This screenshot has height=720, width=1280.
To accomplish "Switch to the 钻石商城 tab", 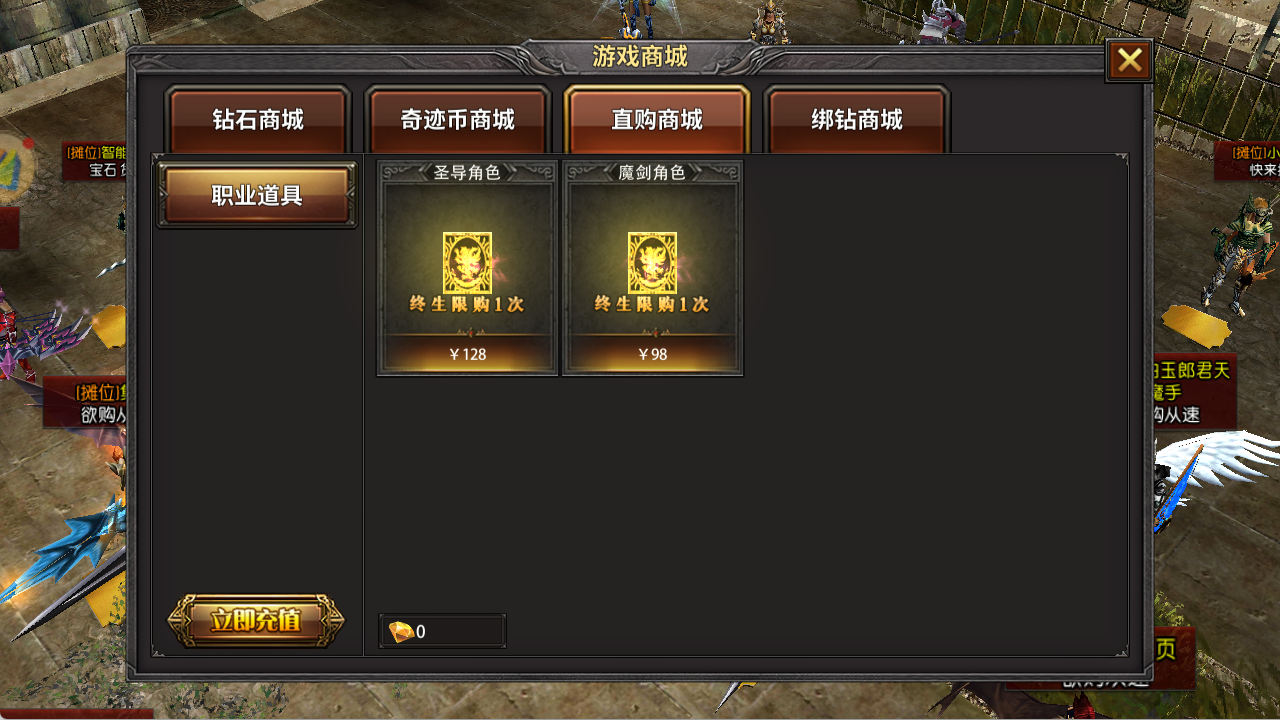I will point(257,120).
